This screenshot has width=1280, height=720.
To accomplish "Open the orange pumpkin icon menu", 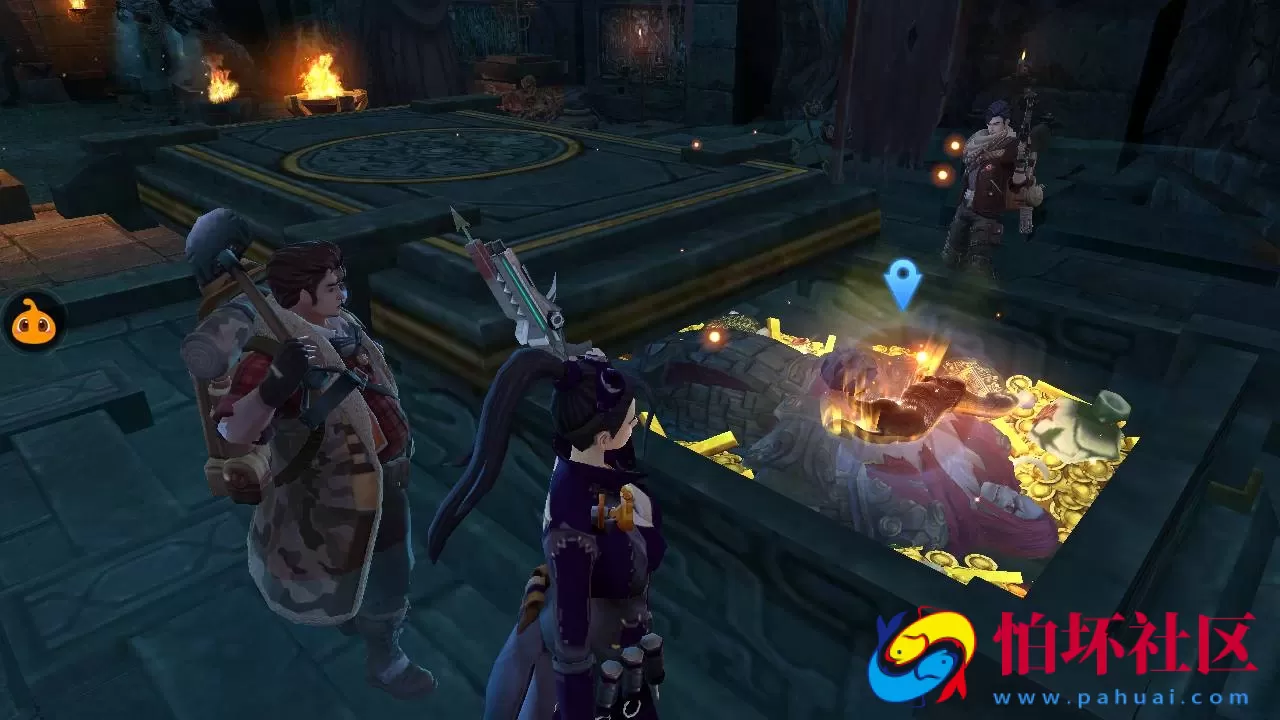I will [x=31, y=322].
